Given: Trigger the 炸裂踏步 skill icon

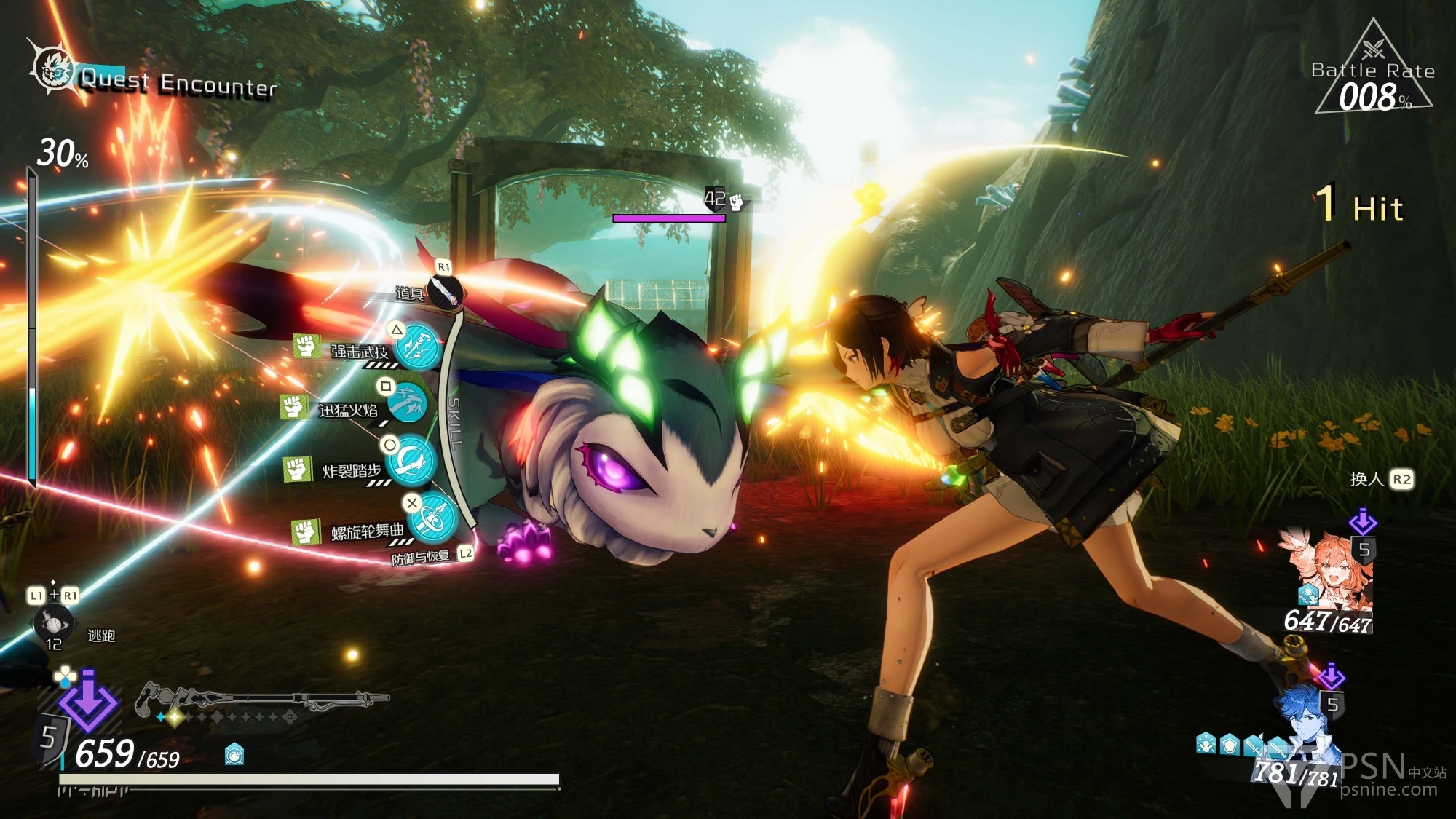Looking at the screenshot, I should click(413, 462).
